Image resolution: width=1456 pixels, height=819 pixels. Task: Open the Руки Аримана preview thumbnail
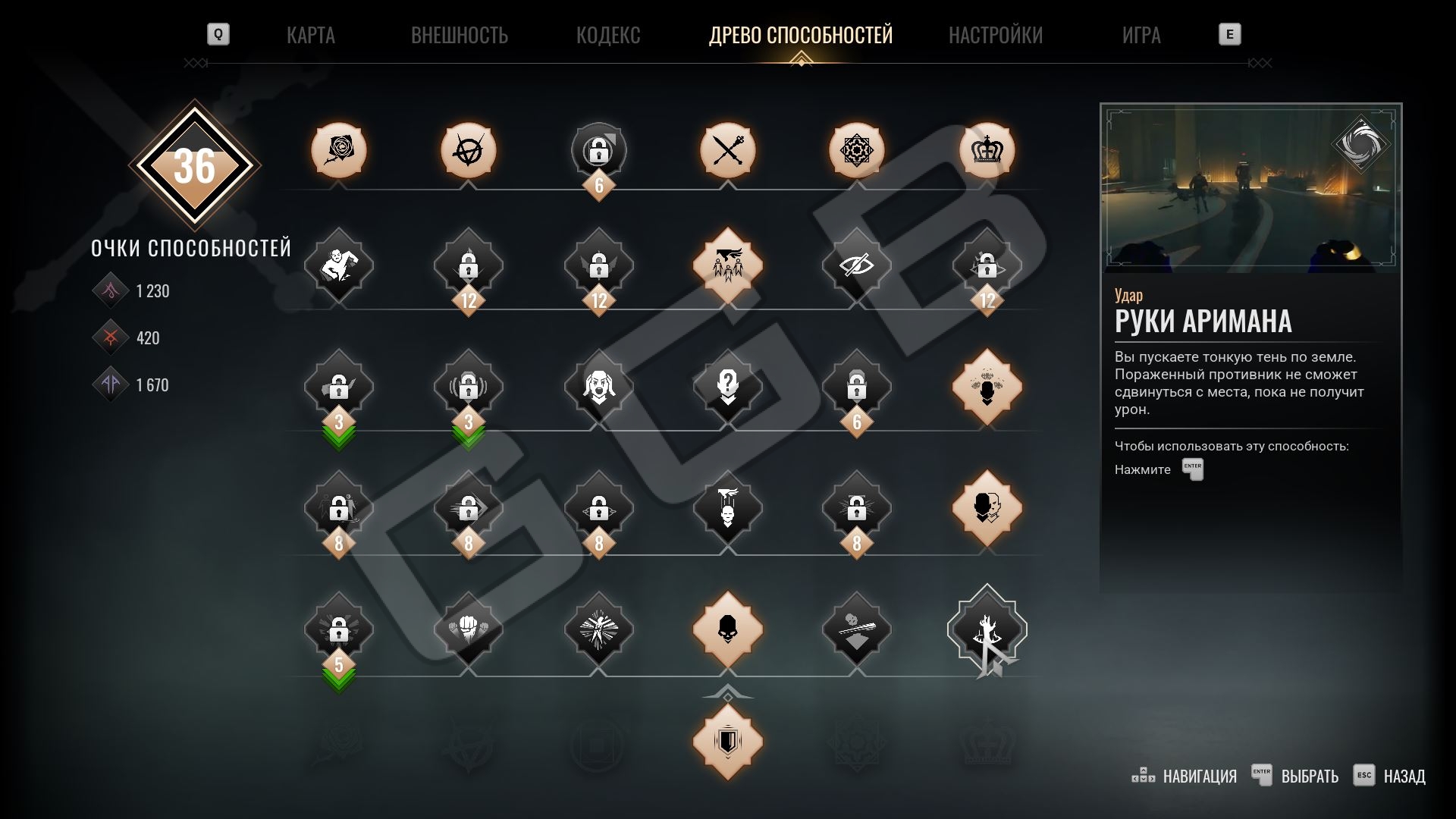click(x=1250, y=188)
